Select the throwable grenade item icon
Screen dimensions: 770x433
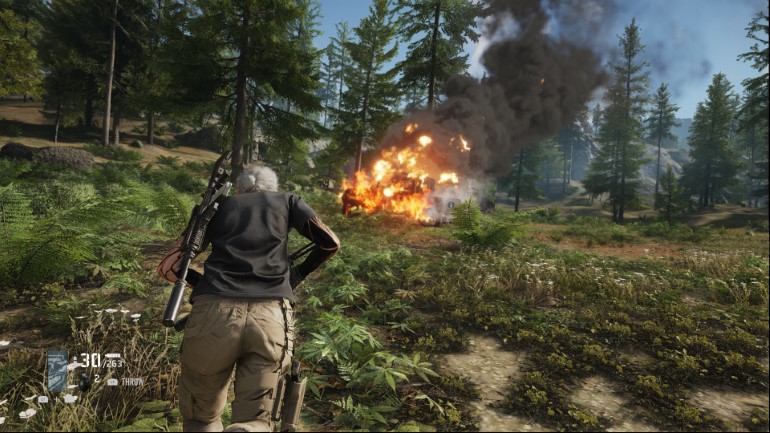click(84, 381)
